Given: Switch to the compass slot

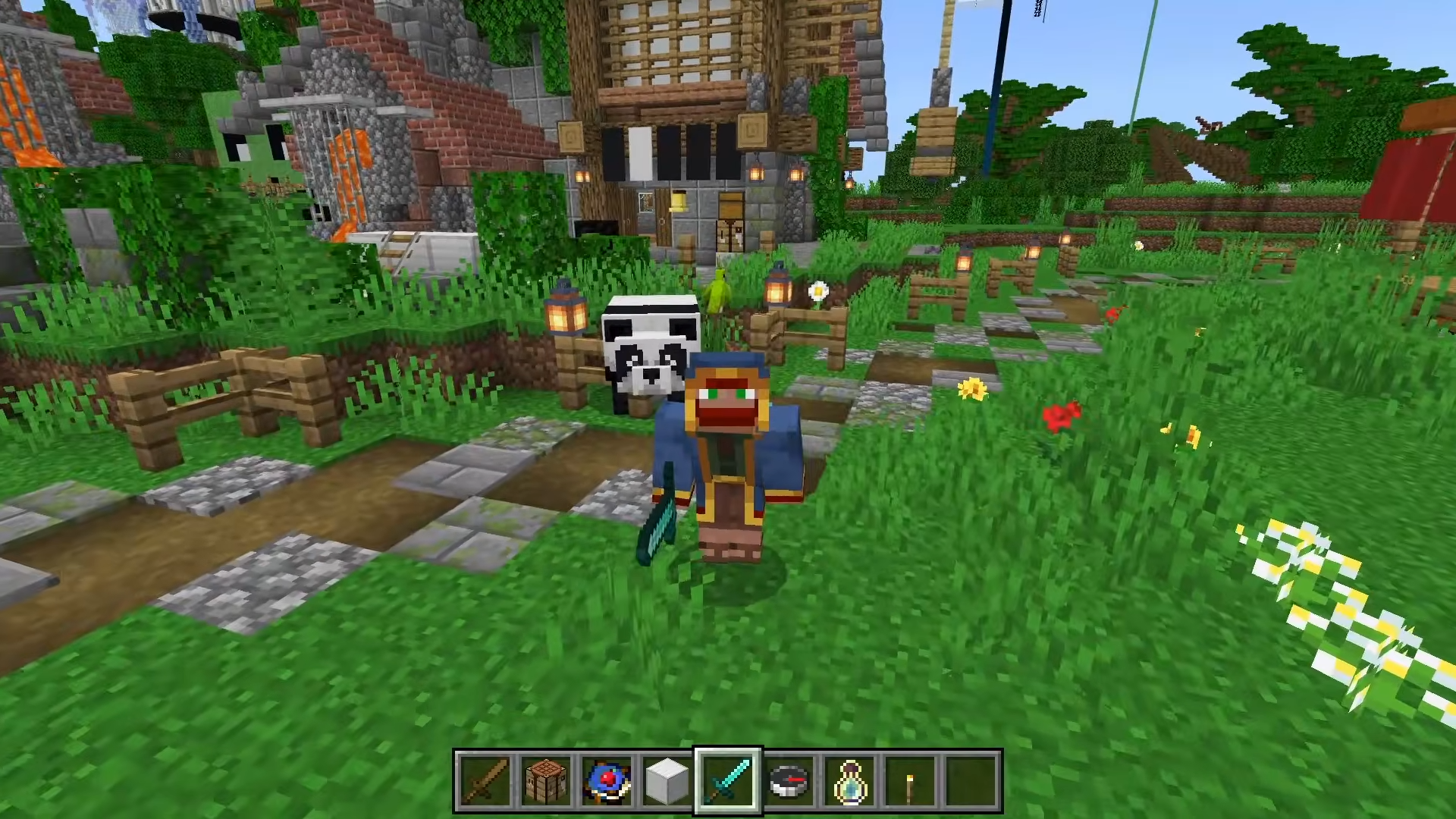Looking at the screenshot, I should (789, 781).
